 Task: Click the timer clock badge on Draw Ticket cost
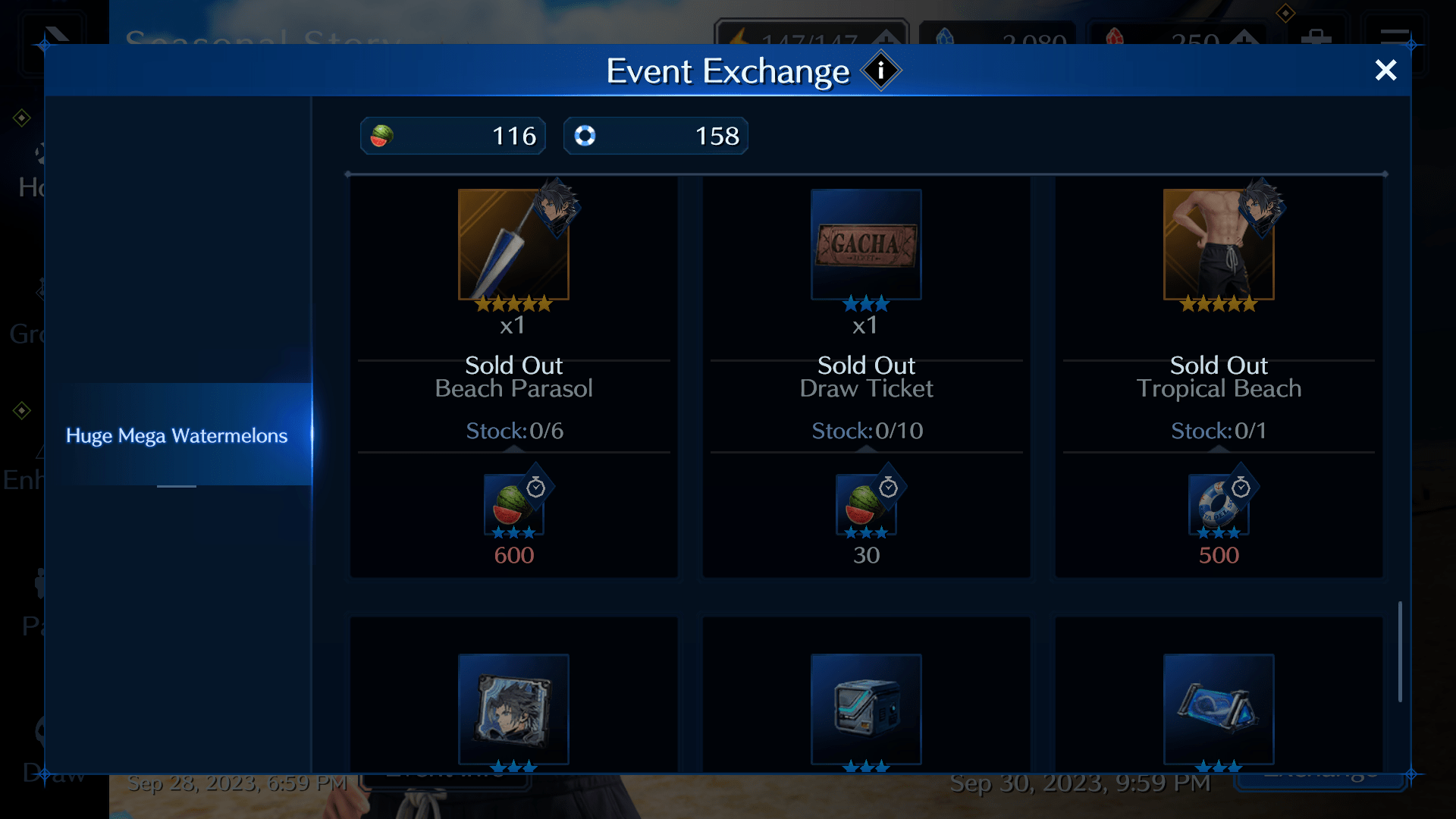coord(887,488)
